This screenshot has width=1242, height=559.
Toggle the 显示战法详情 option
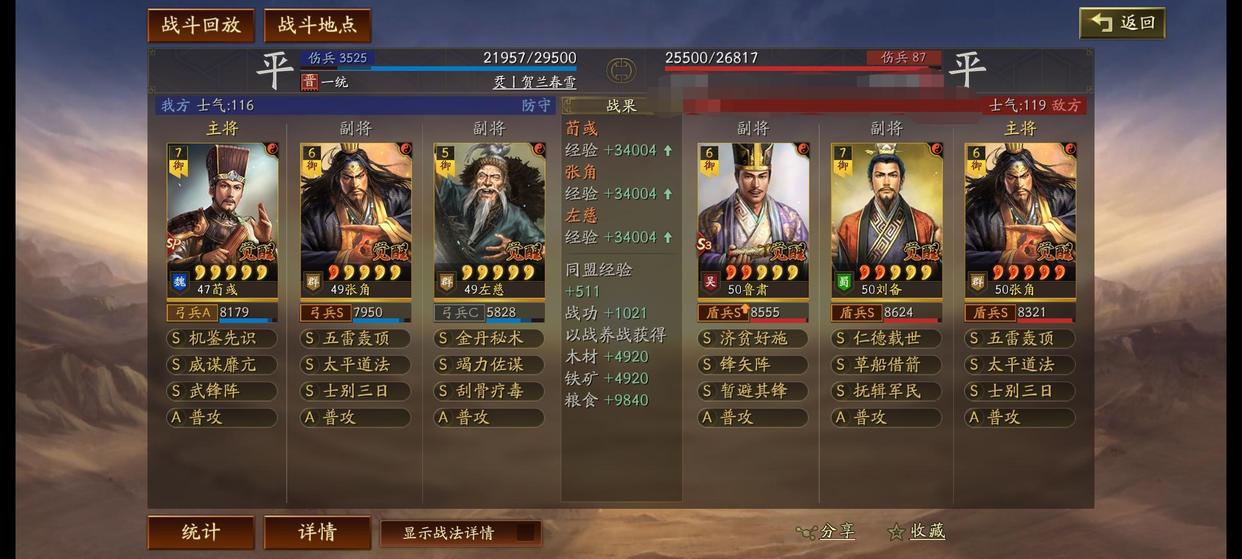coord(461,533)
